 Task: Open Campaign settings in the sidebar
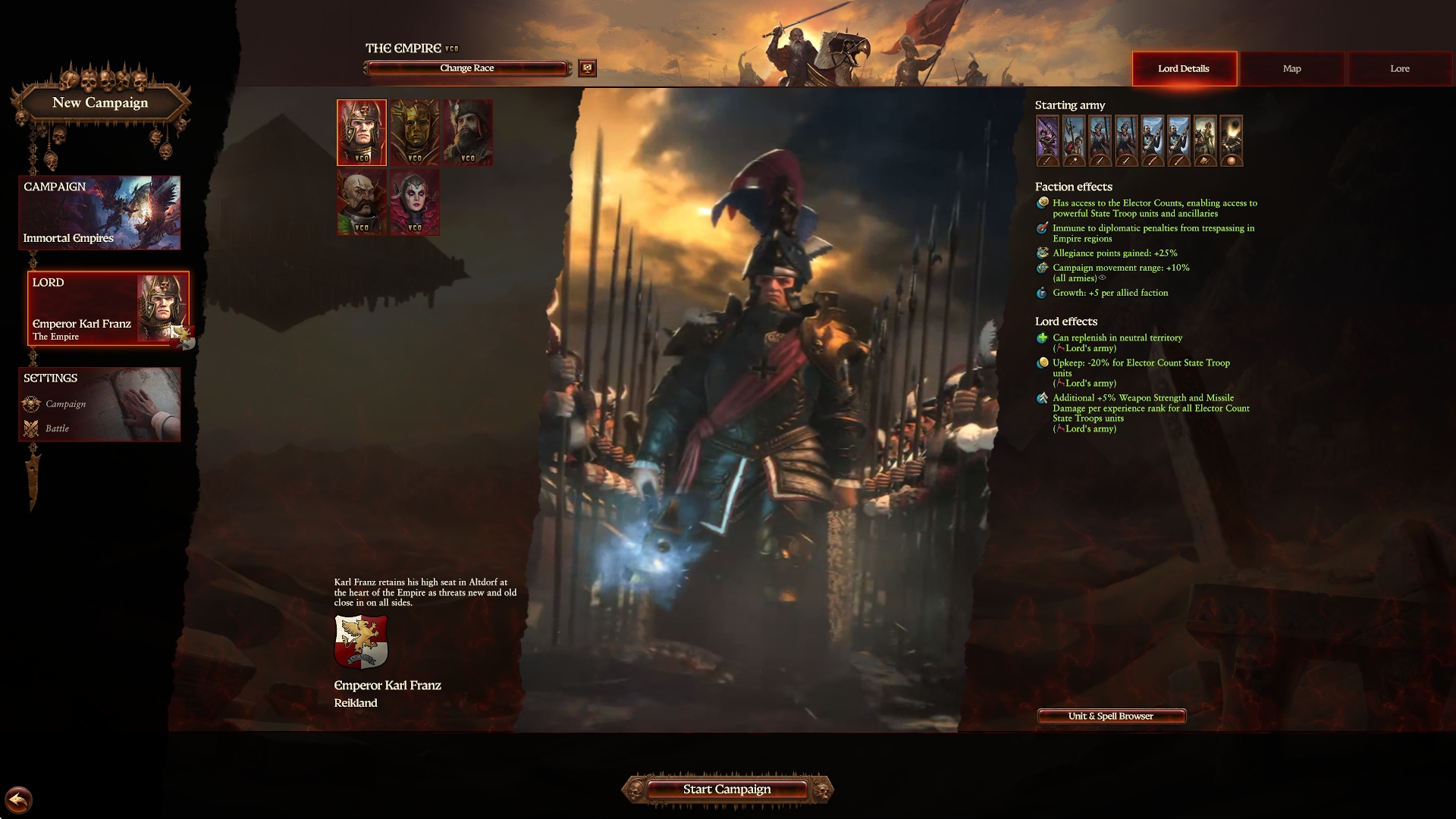click(x=66, y=404)
